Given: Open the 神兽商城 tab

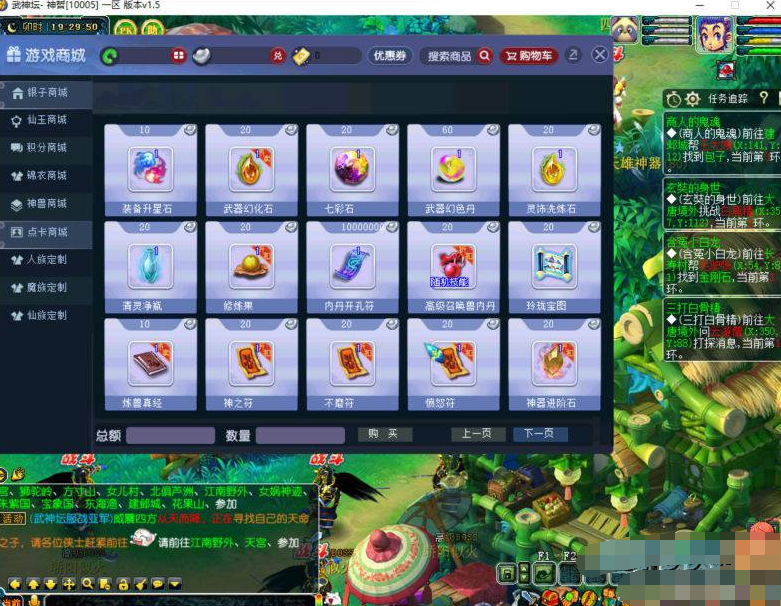Looking at the screenshot, I should tap(46, 204).
